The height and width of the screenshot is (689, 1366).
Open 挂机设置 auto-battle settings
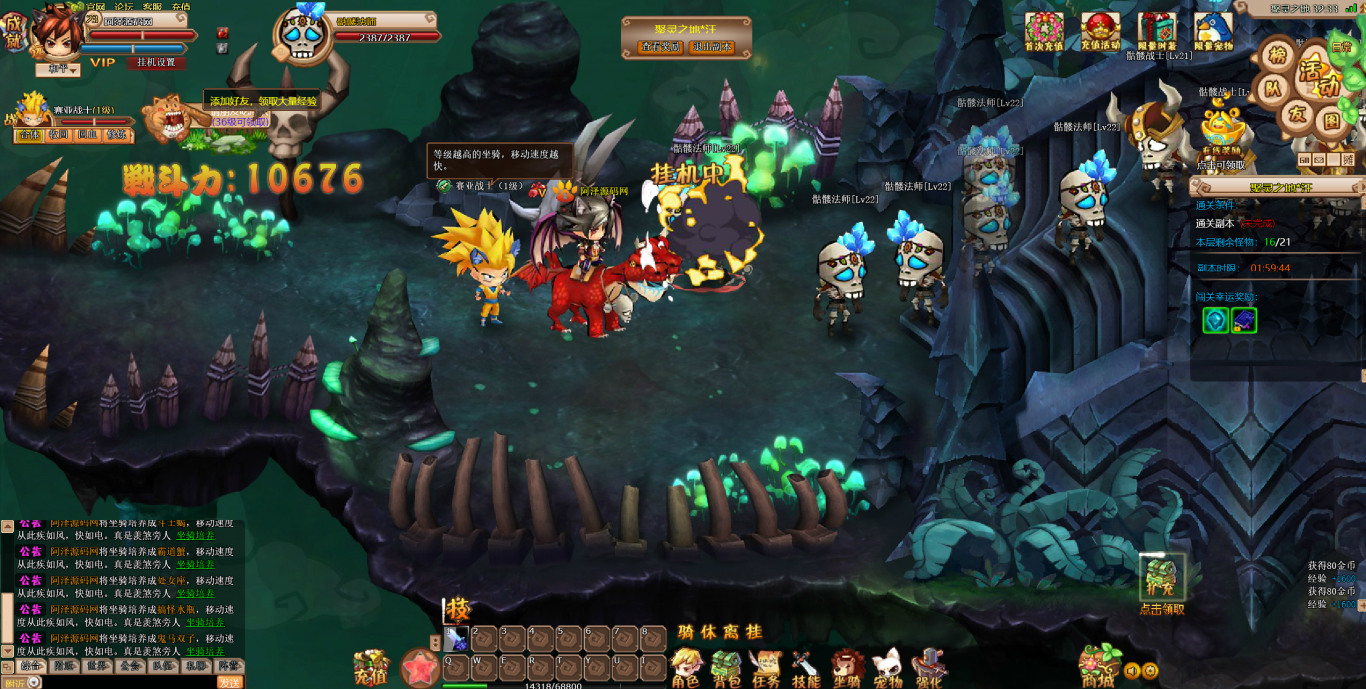(x=156, y=62)
